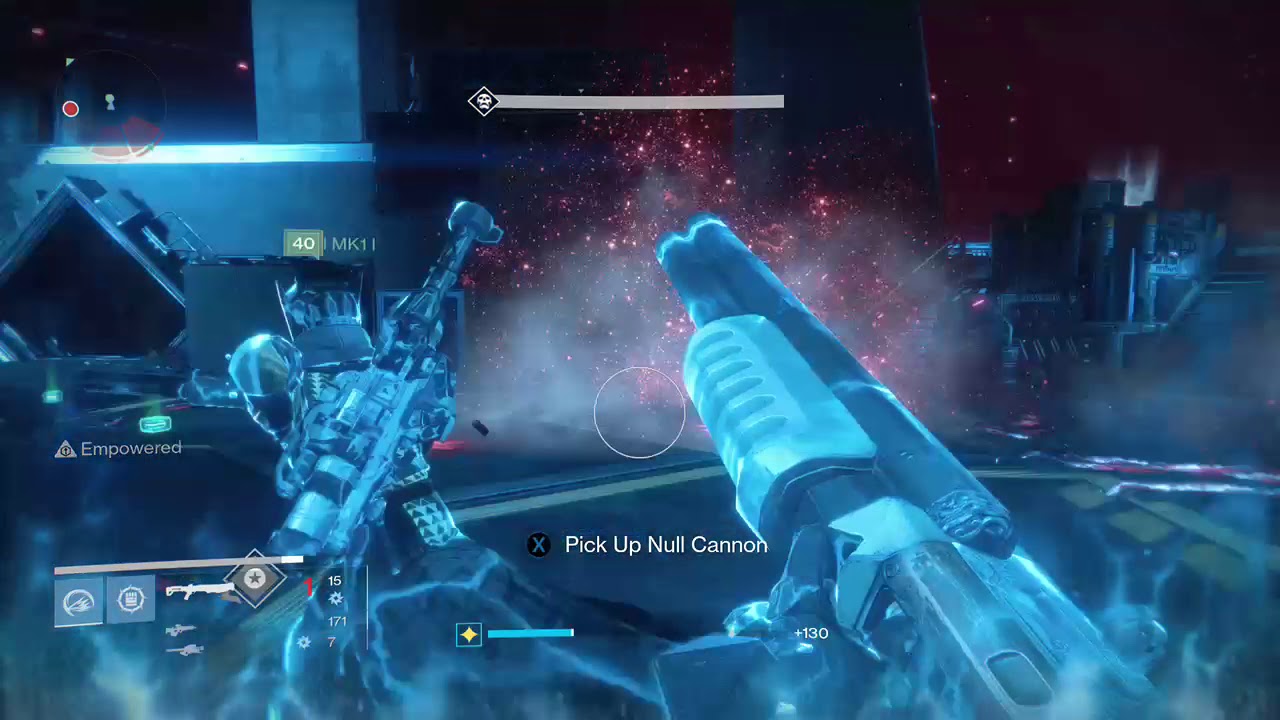
Task: Activate the melee fist ability icon
Action: [x=131, y=599]
